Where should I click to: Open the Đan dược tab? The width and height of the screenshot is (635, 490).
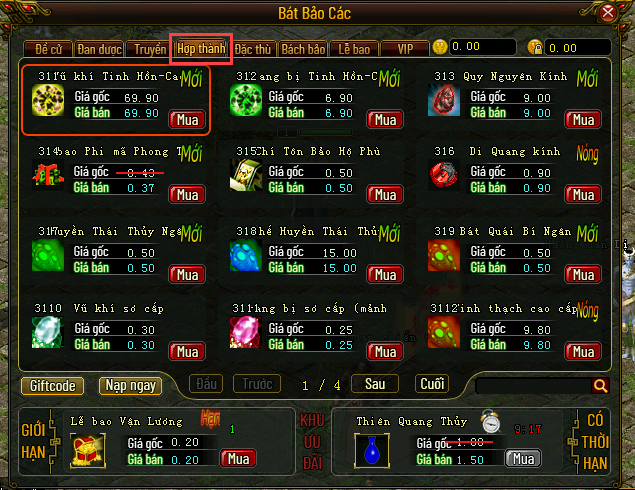click(99, 48)
